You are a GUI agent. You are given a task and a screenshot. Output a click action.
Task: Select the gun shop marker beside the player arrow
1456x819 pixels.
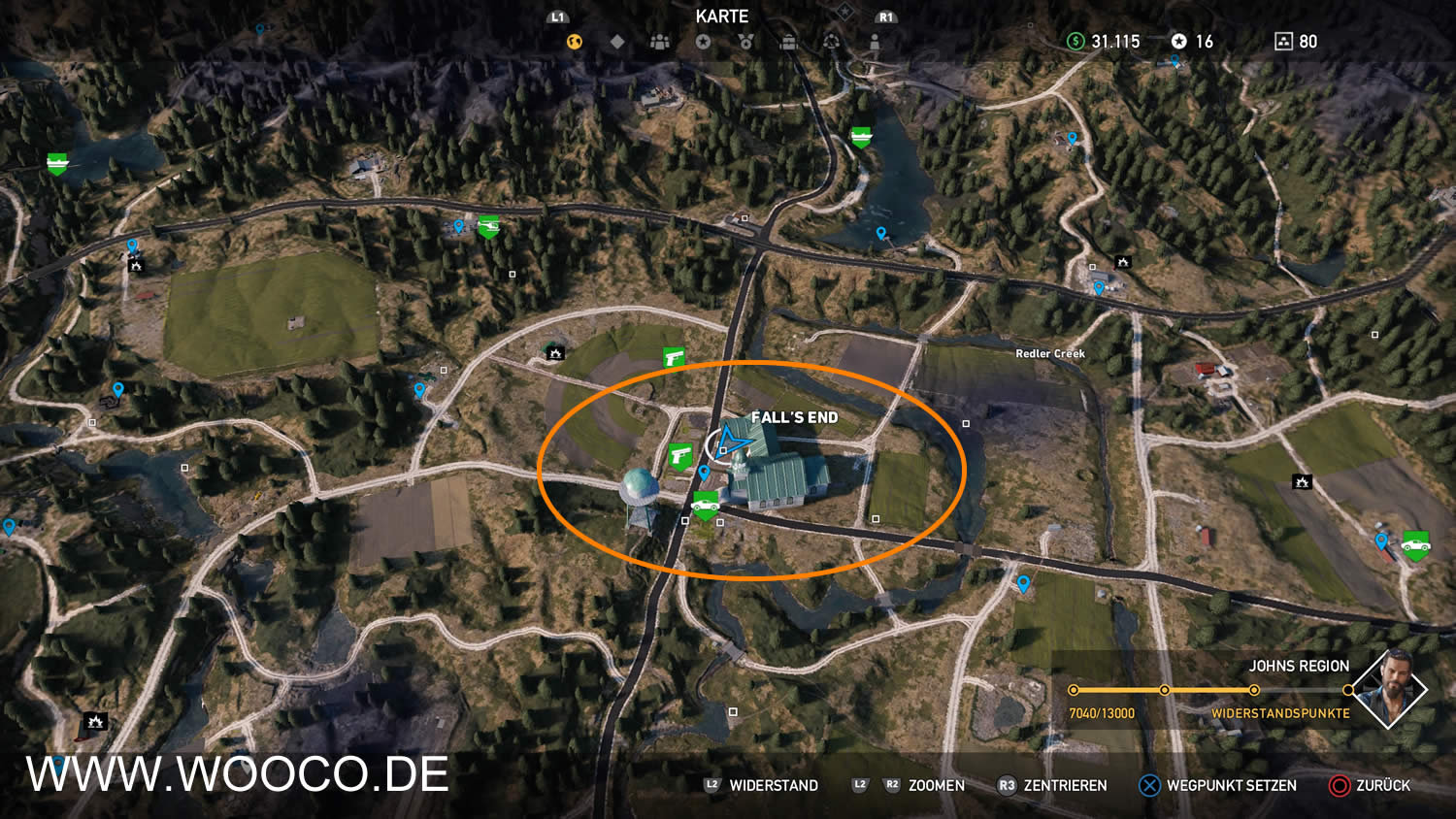(679, 455)
